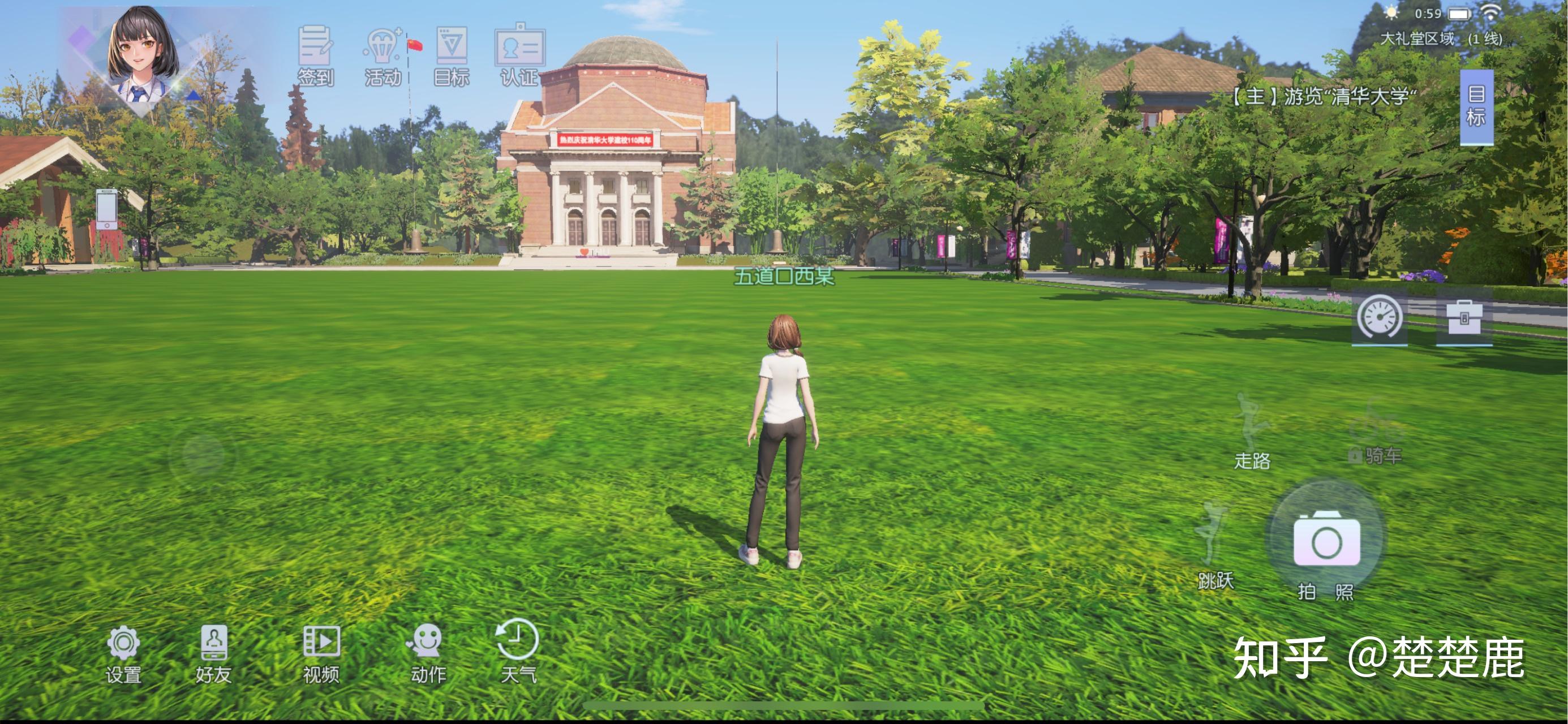Open the 目标 goals icon in top bar
This screenshot has height=724, width=1568.
(x=452, y=54)
